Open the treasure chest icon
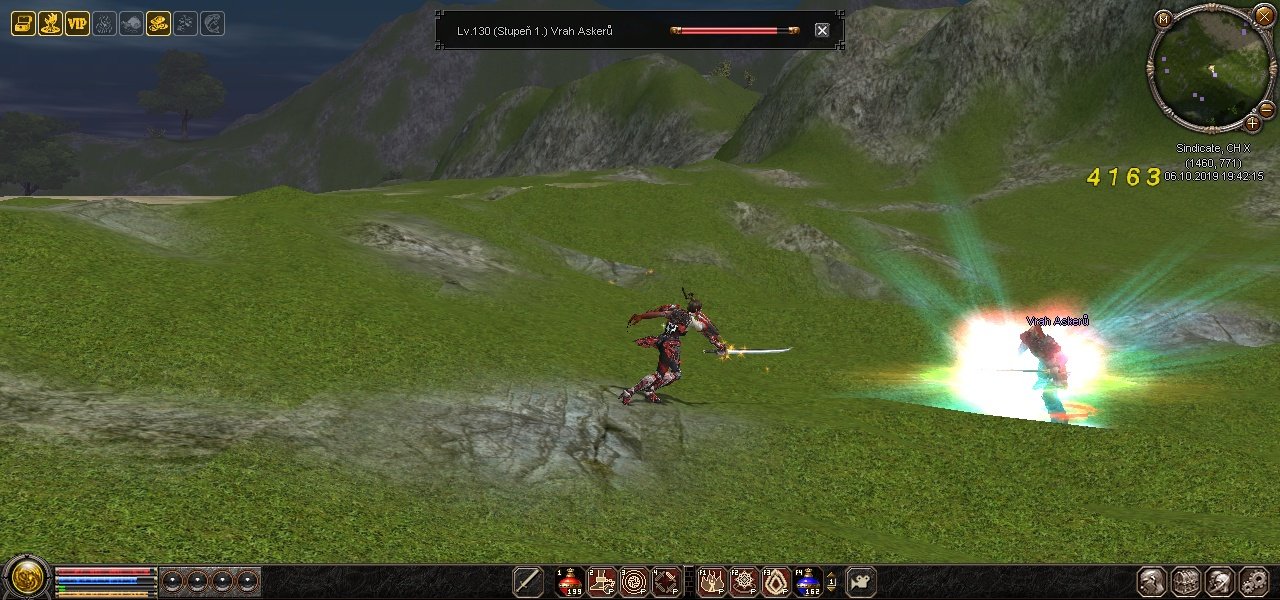 pyautogui.click(x=23, y=24)
